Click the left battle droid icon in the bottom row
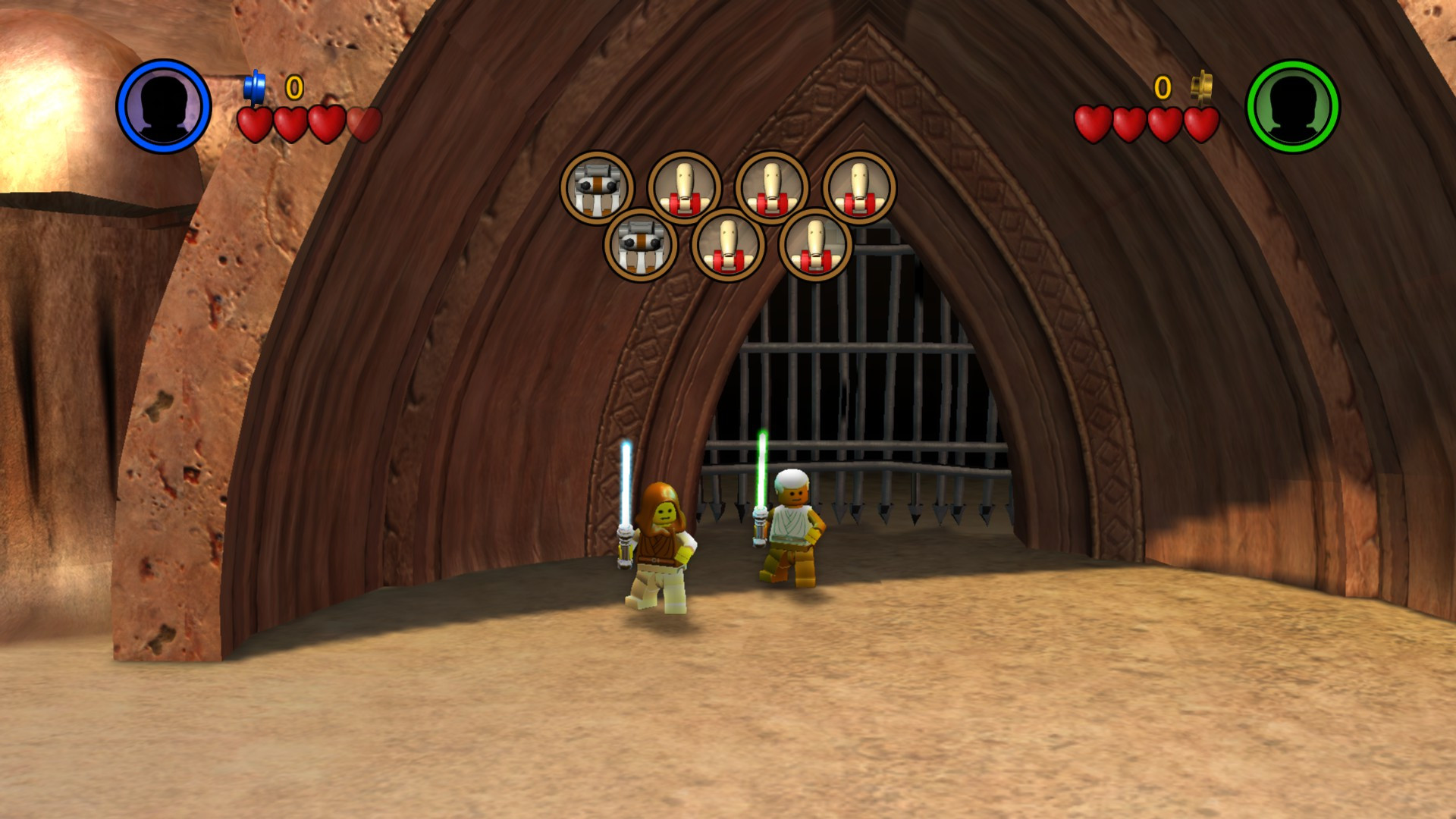This screenshot has width=1456, height=819. tap(729, 248)
